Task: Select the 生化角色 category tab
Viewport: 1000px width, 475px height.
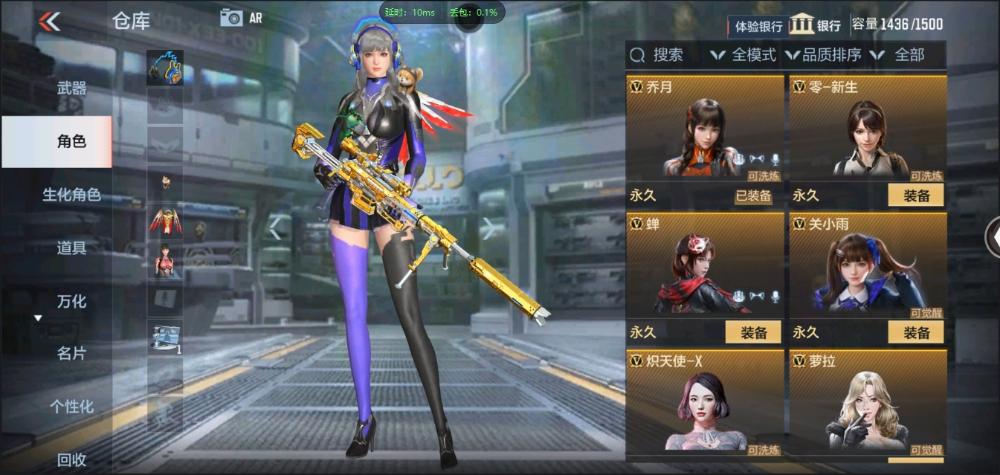Action: tap(71, 194)
